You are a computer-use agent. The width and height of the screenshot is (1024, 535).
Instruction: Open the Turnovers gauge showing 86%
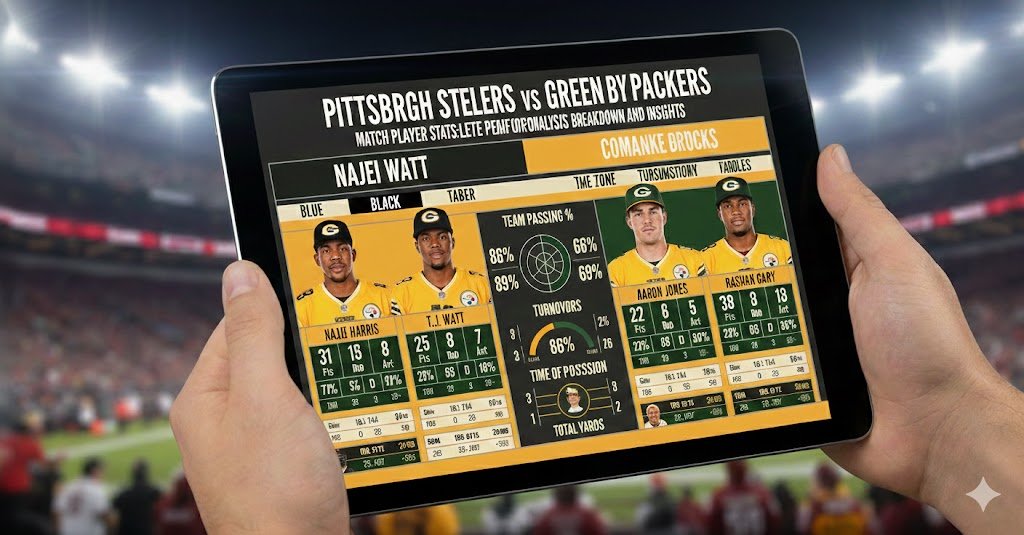[554, 341]
